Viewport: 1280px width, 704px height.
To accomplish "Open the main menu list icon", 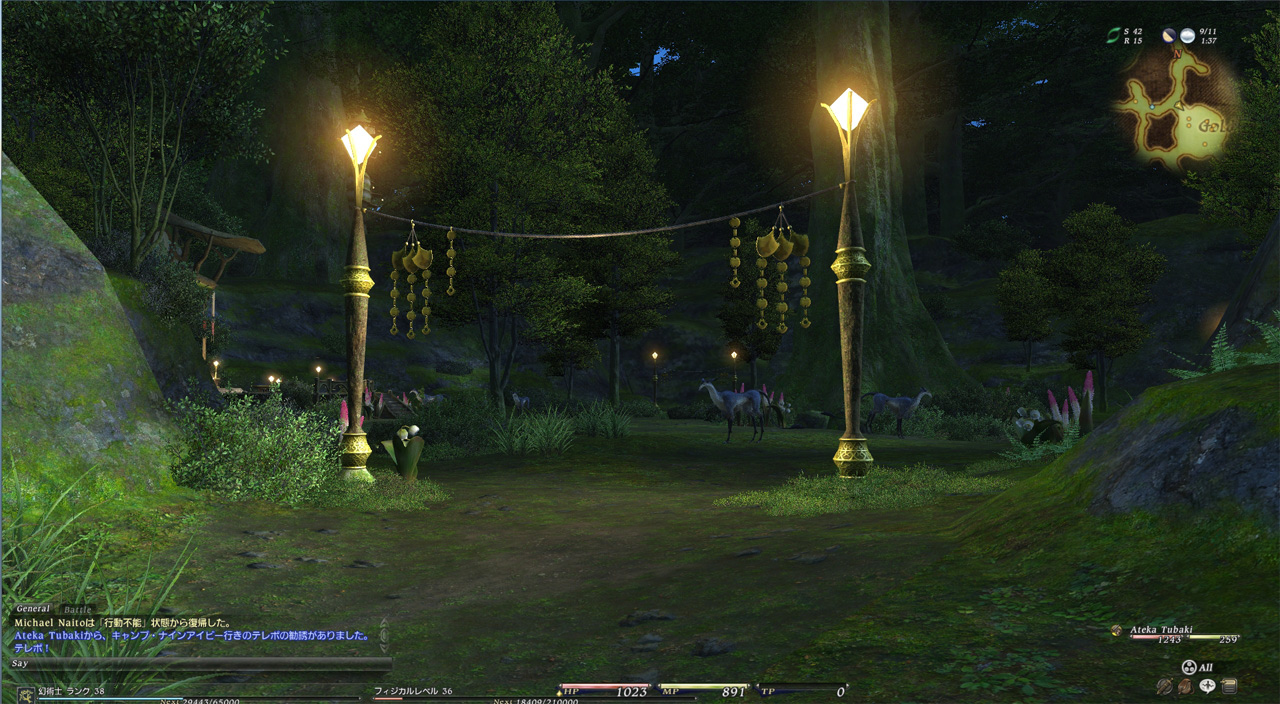I will (1229, 686).
